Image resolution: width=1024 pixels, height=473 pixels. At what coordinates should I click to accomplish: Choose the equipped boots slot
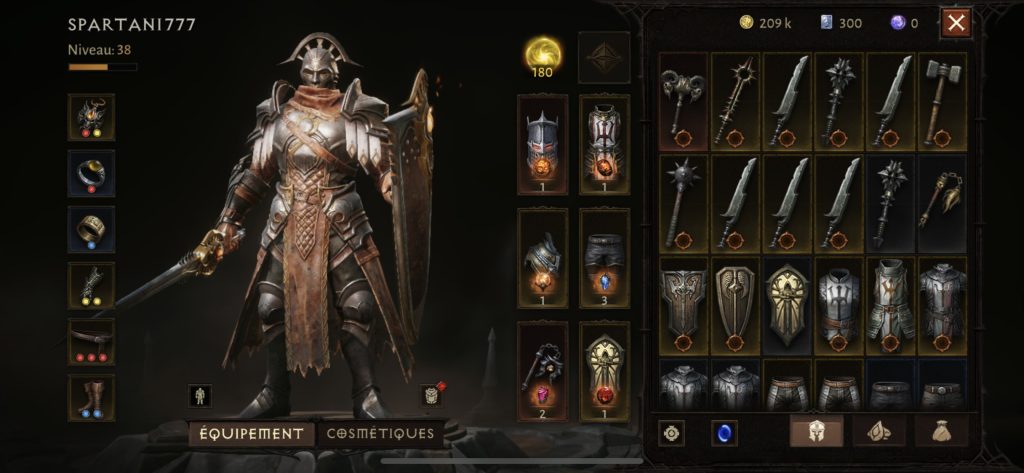[91, 397]
